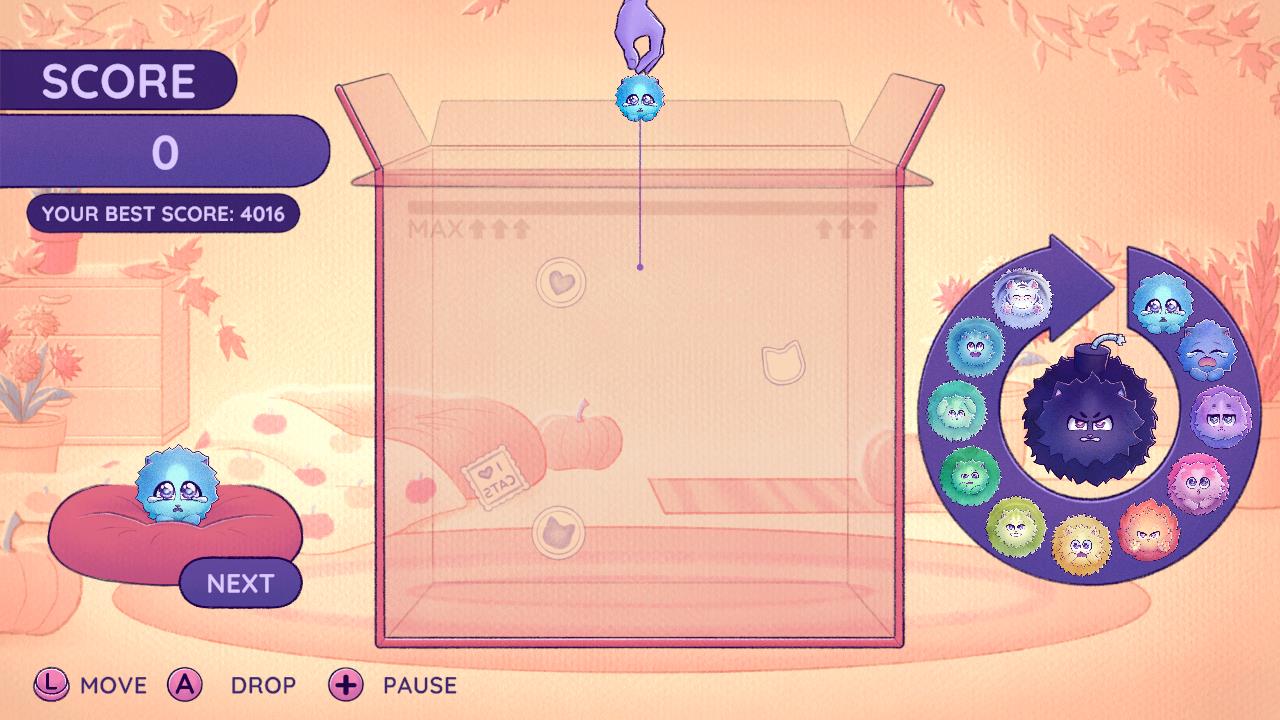
Task: Click the + button PAUSE control icon
Action: (345, 685)
